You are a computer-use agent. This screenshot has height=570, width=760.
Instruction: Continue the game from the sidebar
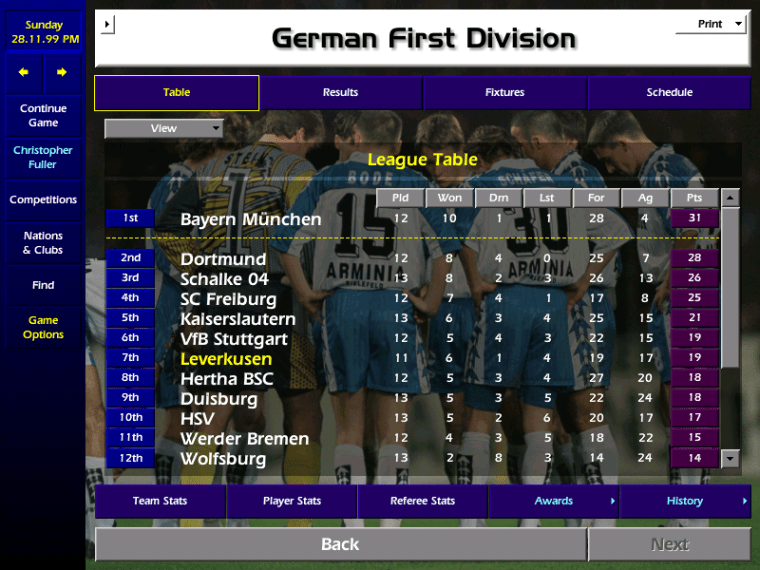[x=43, y=115]
